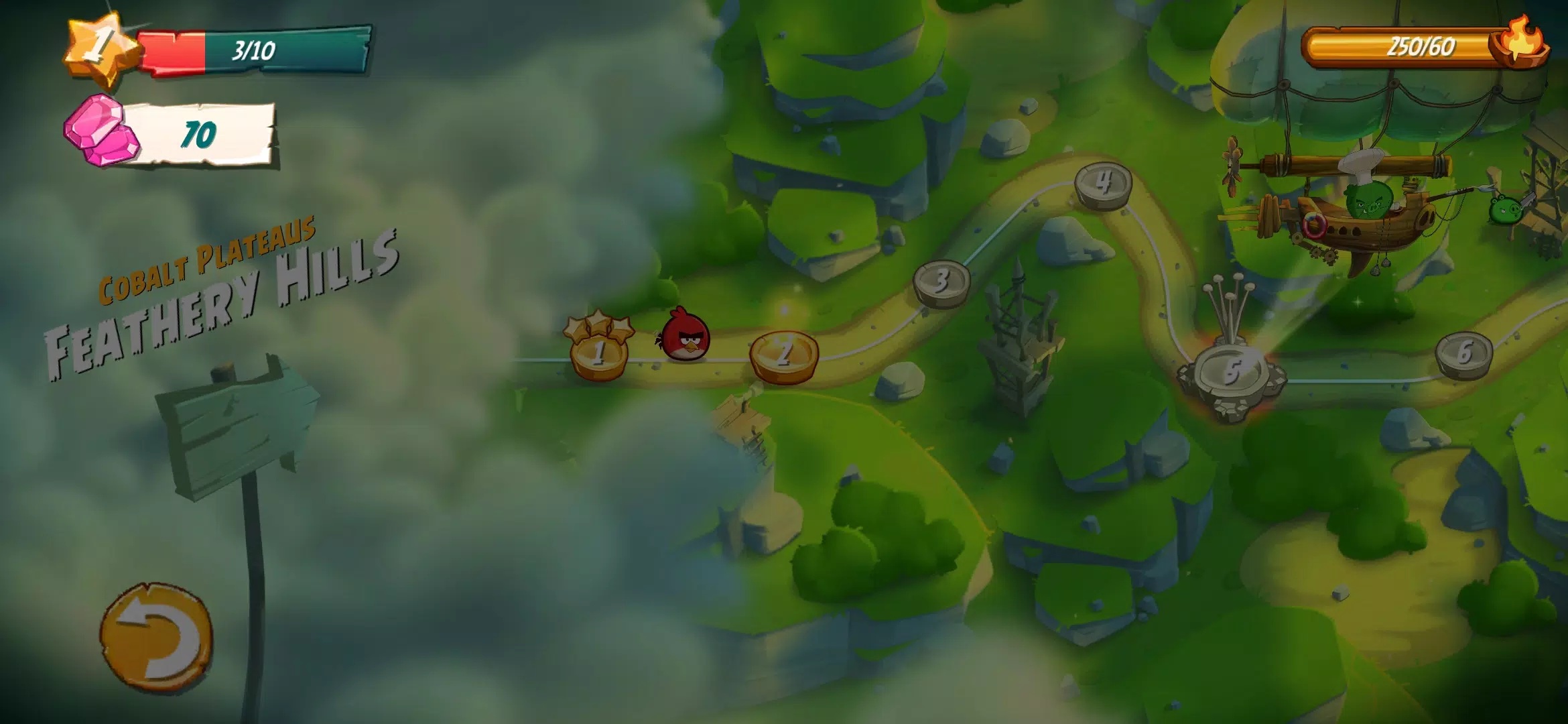Image resolution: width=1568 pixels, height=724 pixels.
Task: Select the level 6 stone node
Action: [x=1463, y=354]
